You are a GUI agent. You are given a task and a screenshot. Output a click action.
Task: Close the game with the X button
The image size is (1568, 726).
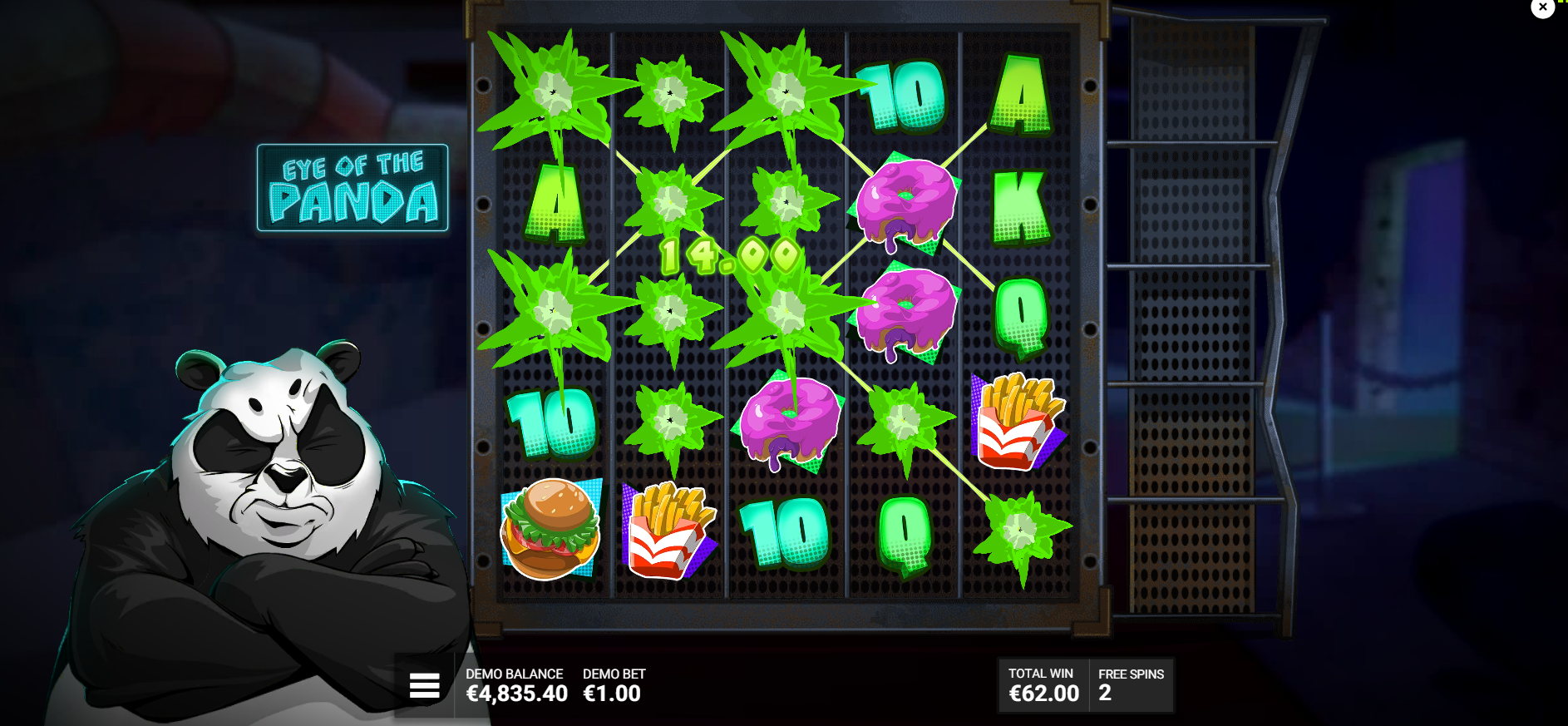pyautogui.click(x=1542, y=7)
